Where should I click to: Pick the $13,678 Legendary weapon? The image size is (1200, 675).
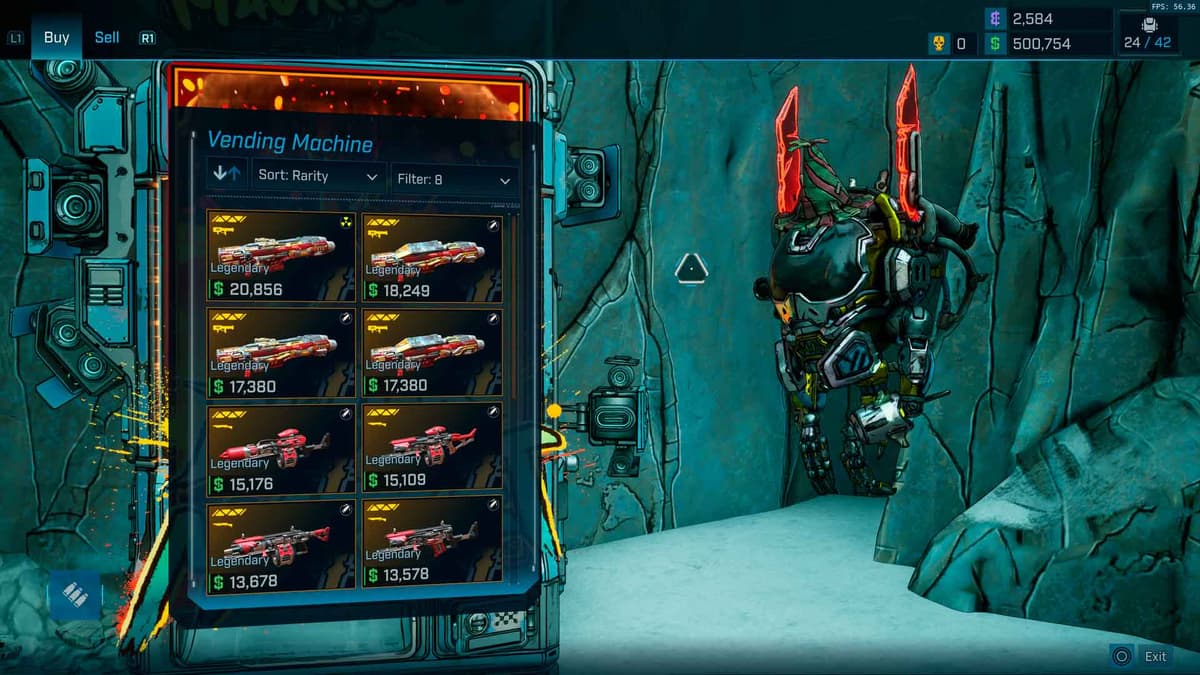[281, 547]
